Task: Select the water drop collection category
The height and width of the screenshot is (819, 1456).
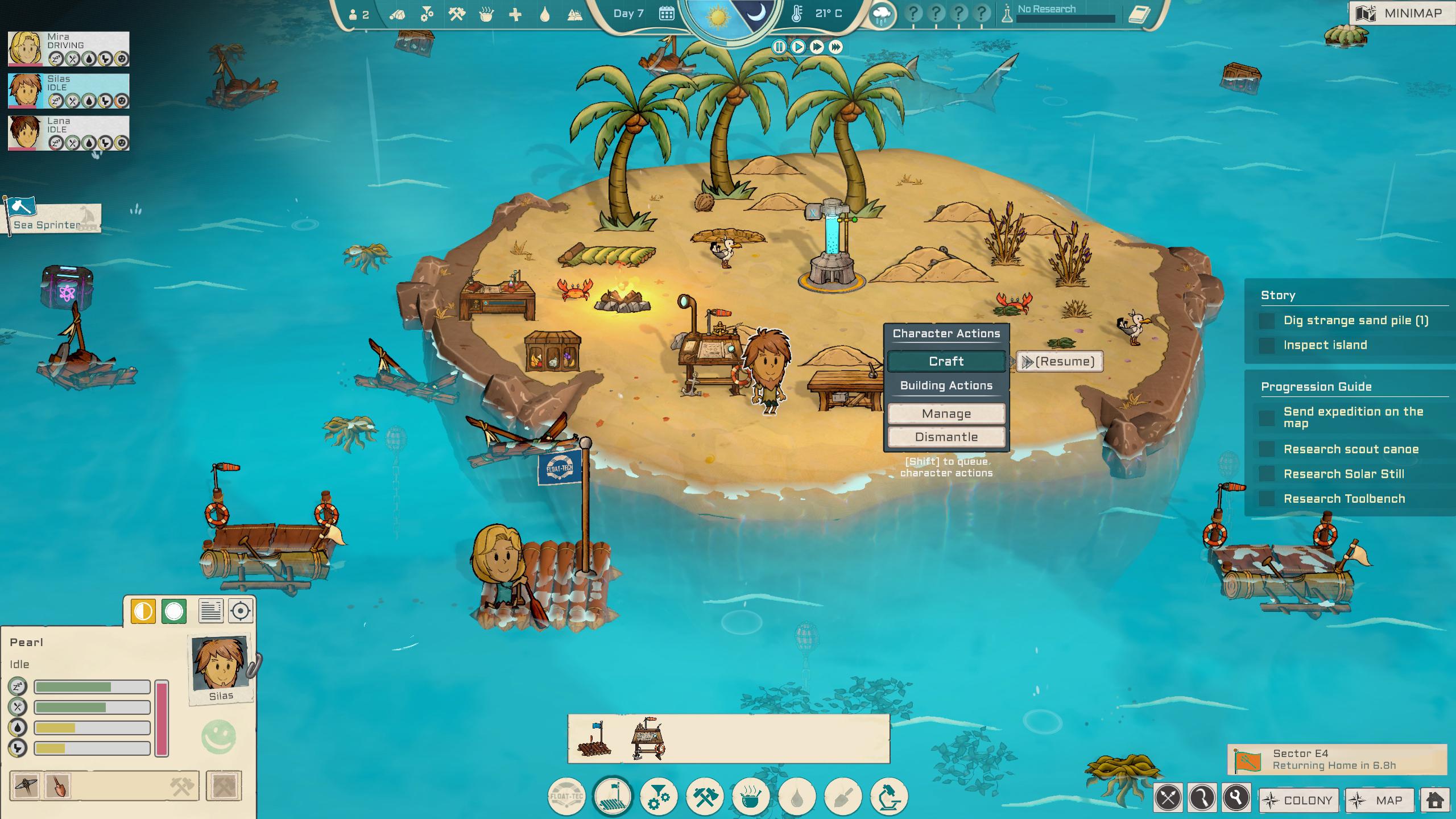Action: (796, 796)
